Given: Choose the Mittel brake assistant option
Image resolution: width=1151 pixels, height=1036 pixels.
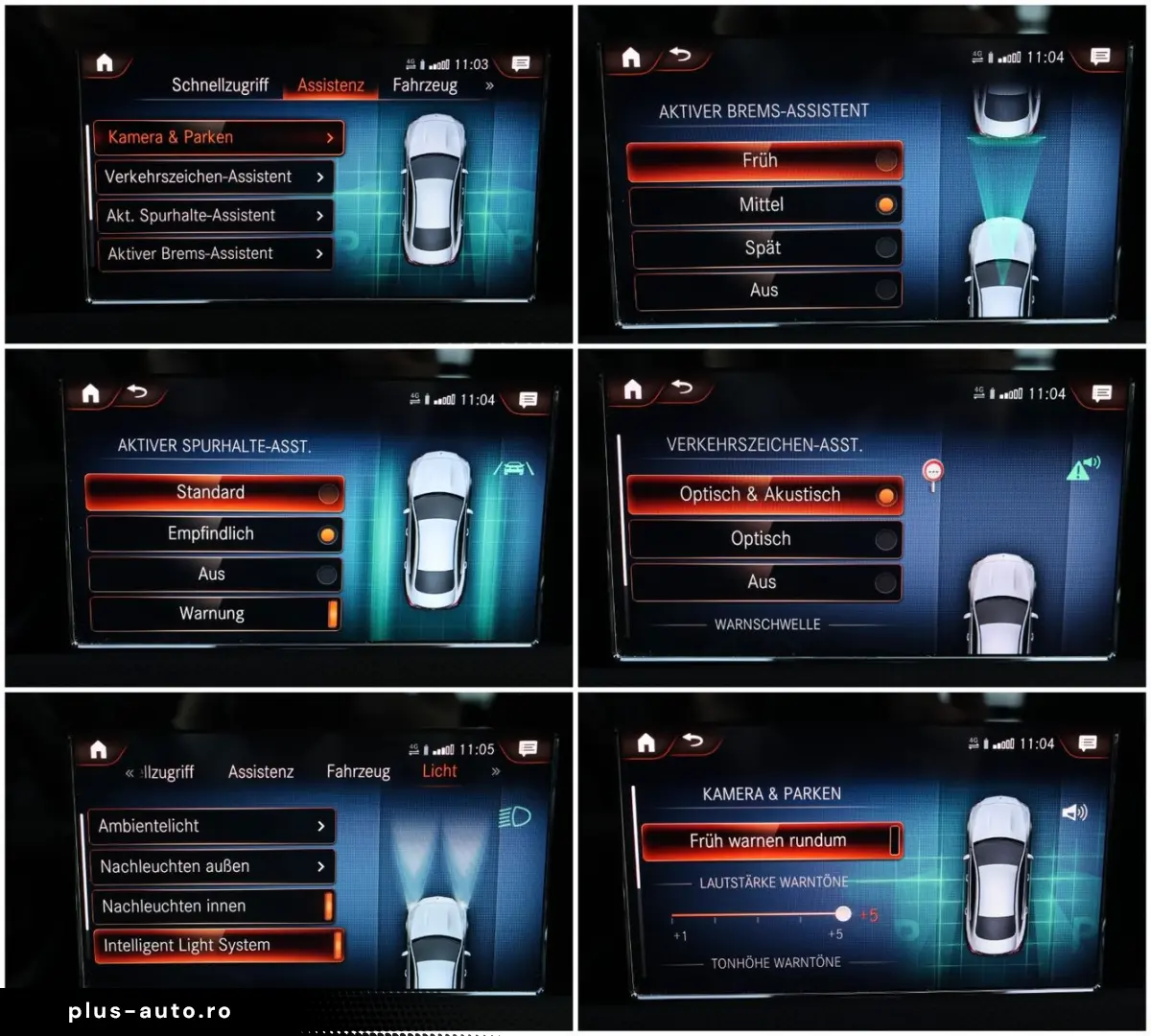Looking at the screenshot, I should [764, 204].
